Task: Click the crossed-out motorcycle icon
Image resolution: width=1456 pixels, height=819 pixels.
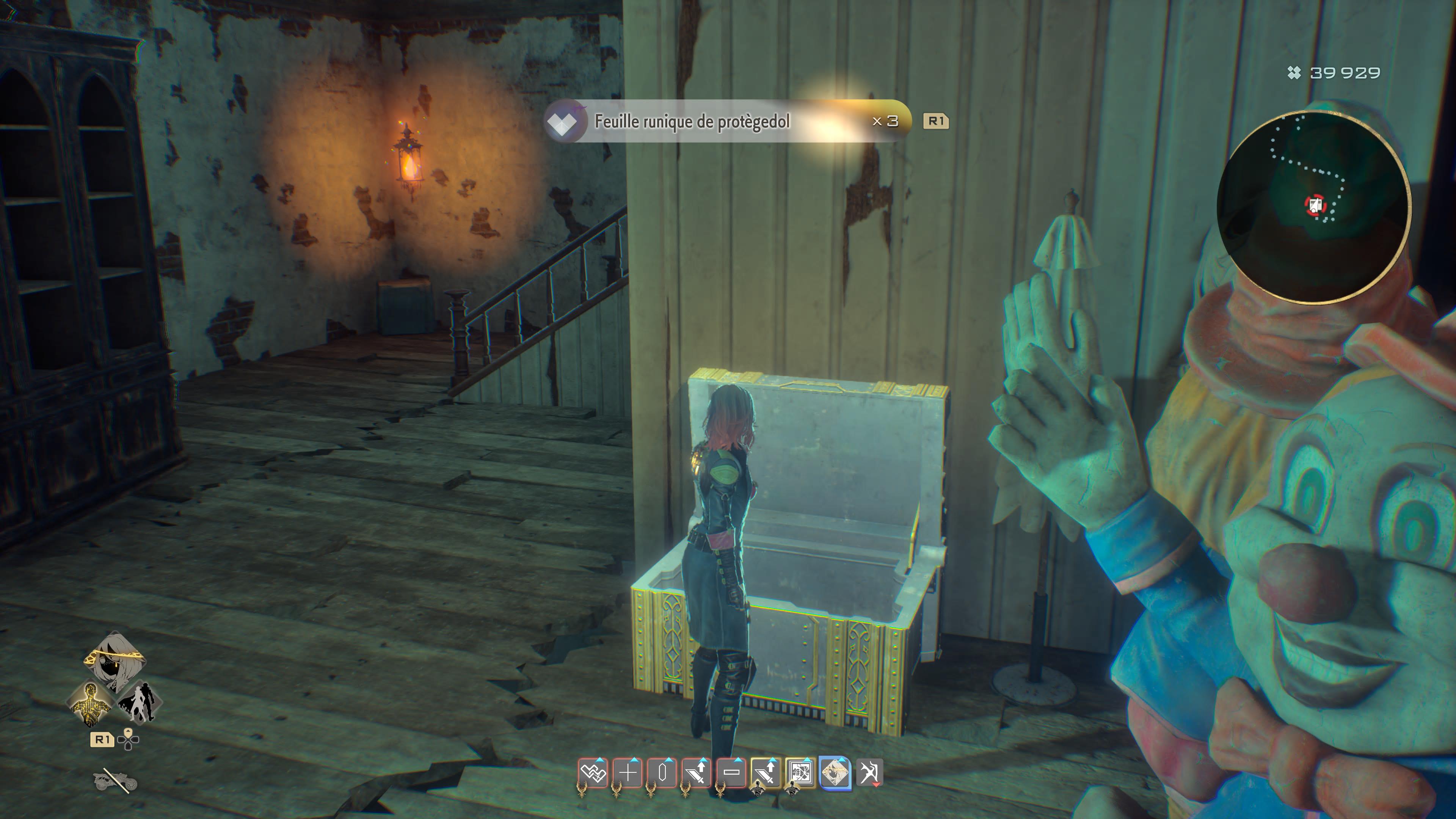Action: (x=115, y=781)
